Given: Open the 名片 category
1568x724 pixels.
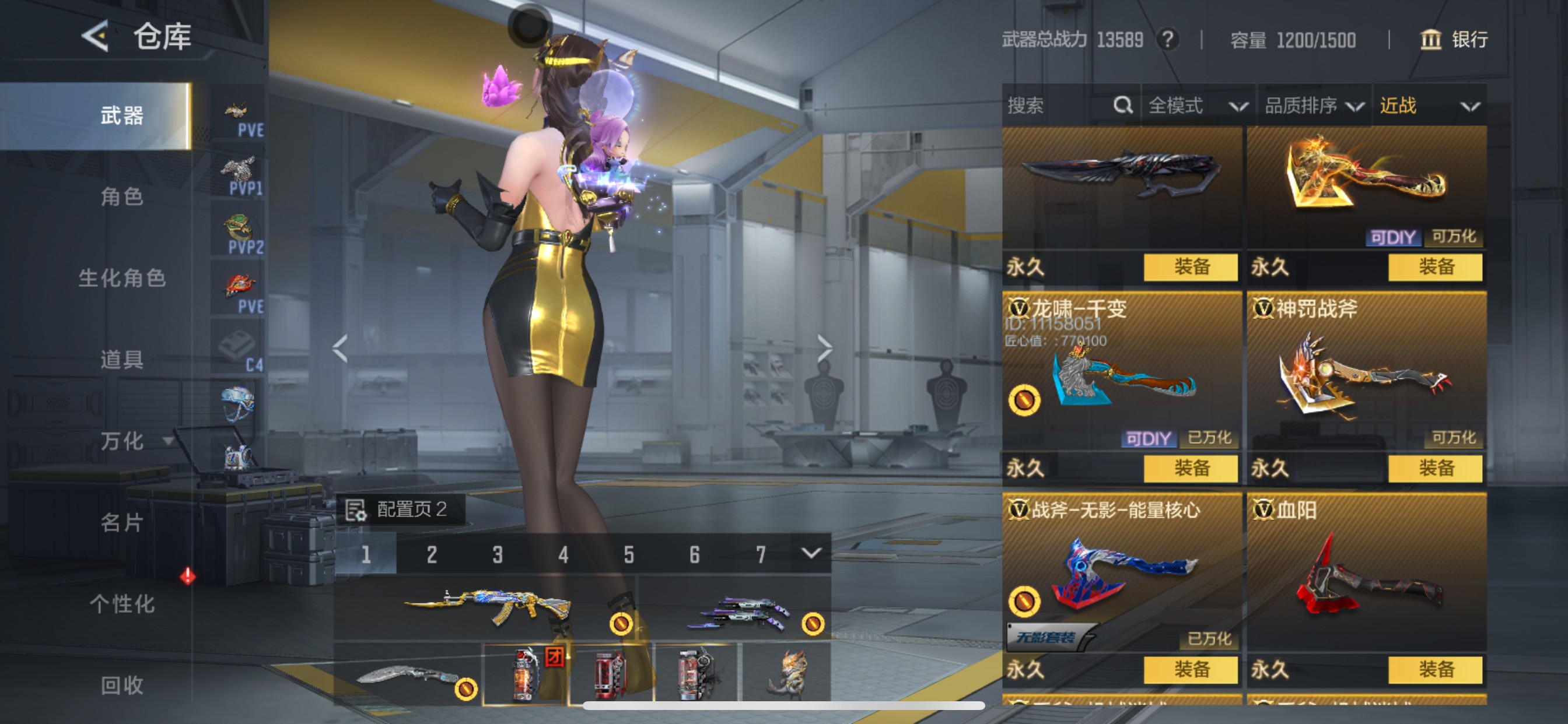Looking at the screenshot, I should tap(122, 522).
